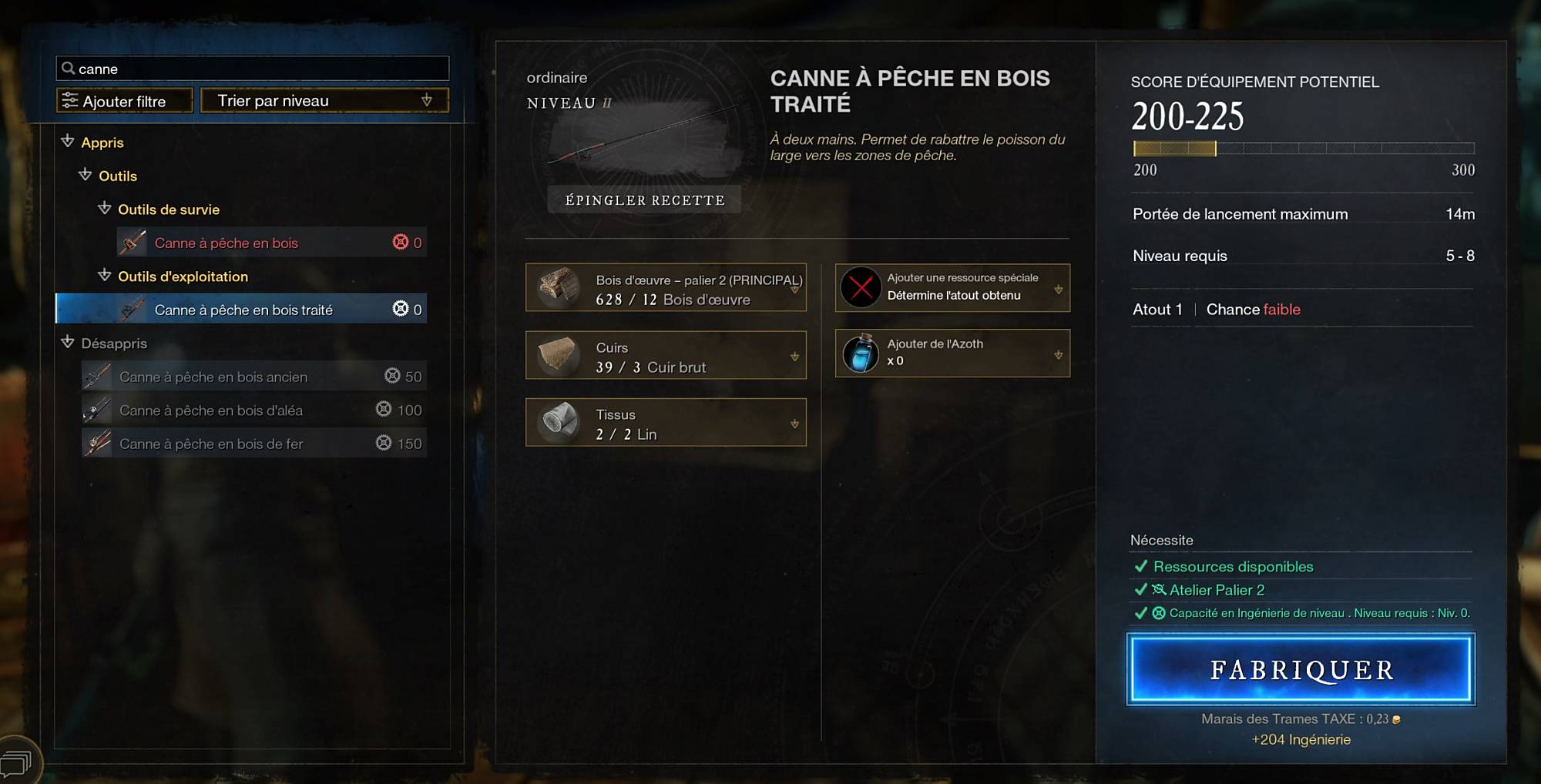The image size is (1541, 784).
Task: Collapse the Outils subcategory
Action: coord(86,176)
